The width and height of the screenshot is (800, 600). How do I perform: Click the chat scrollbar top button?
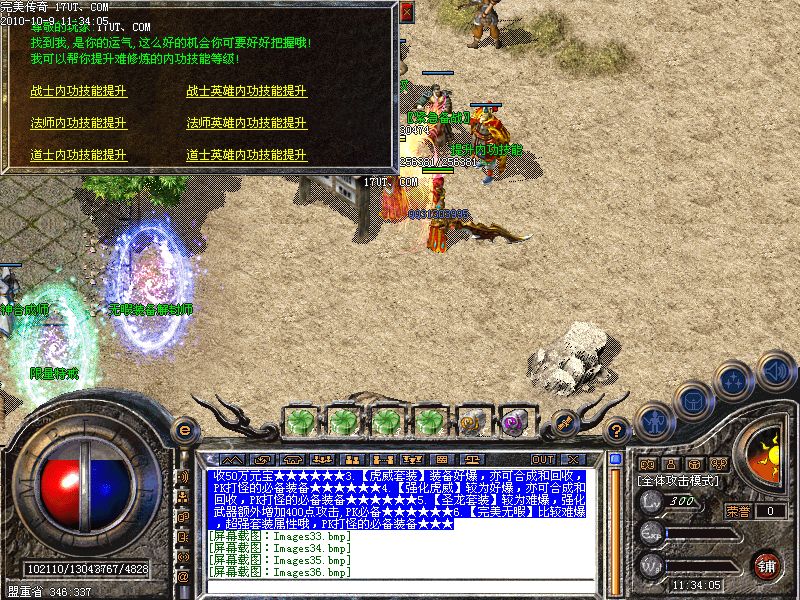point(615,460)
